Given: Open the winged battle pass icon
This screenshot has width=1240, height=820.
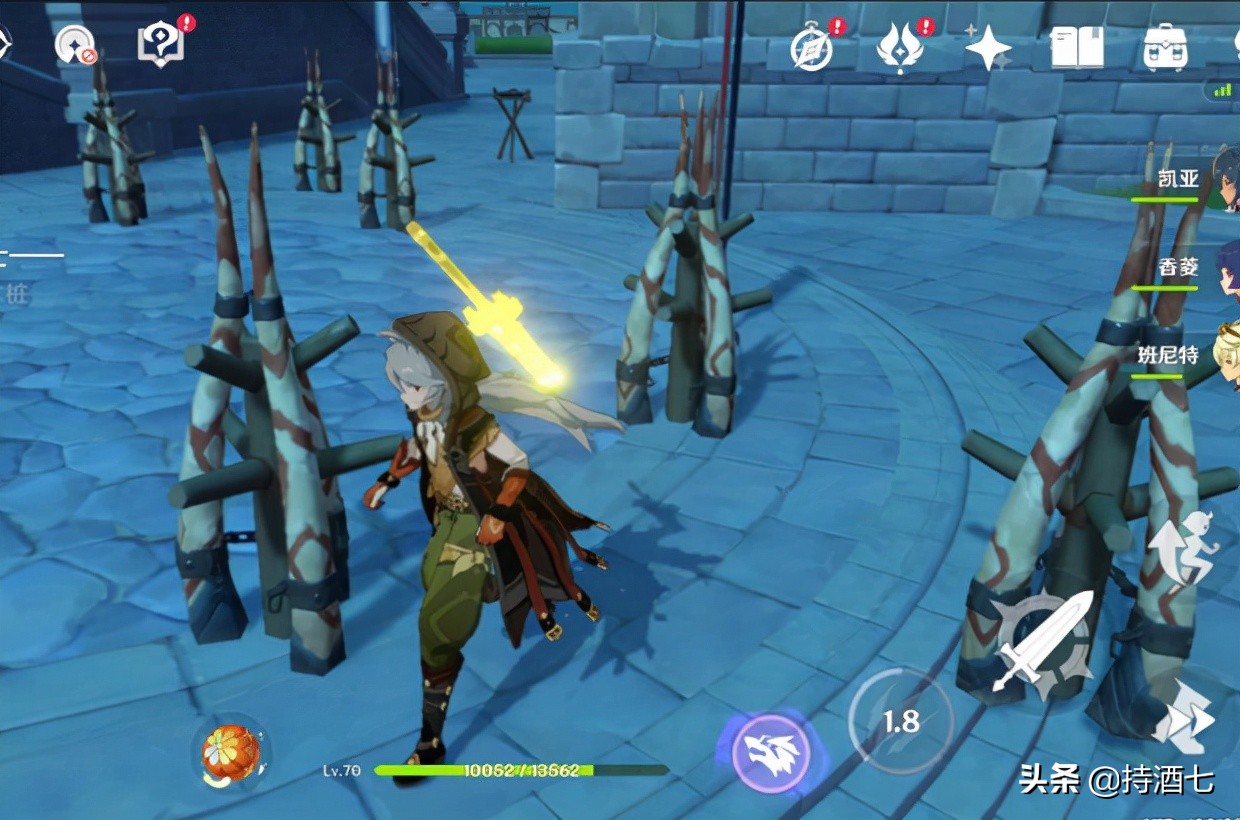Looking at the screenshot, I should pos(899,48).
